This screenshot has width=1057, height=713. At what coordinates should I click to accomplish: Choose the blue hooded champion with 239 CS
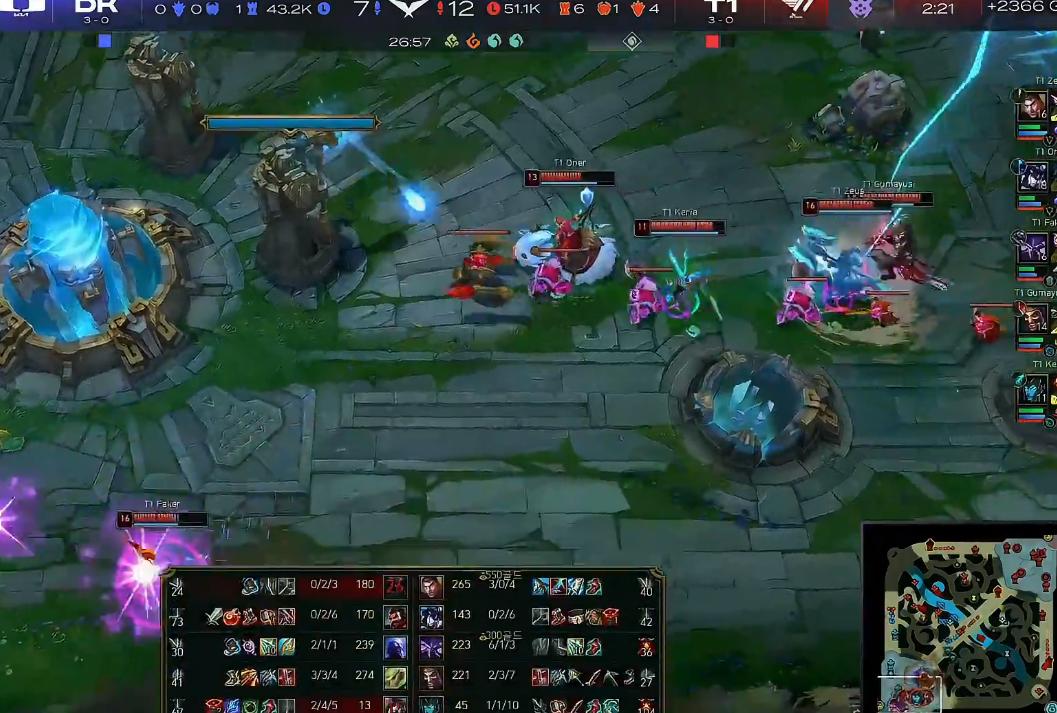coord(396,647)
